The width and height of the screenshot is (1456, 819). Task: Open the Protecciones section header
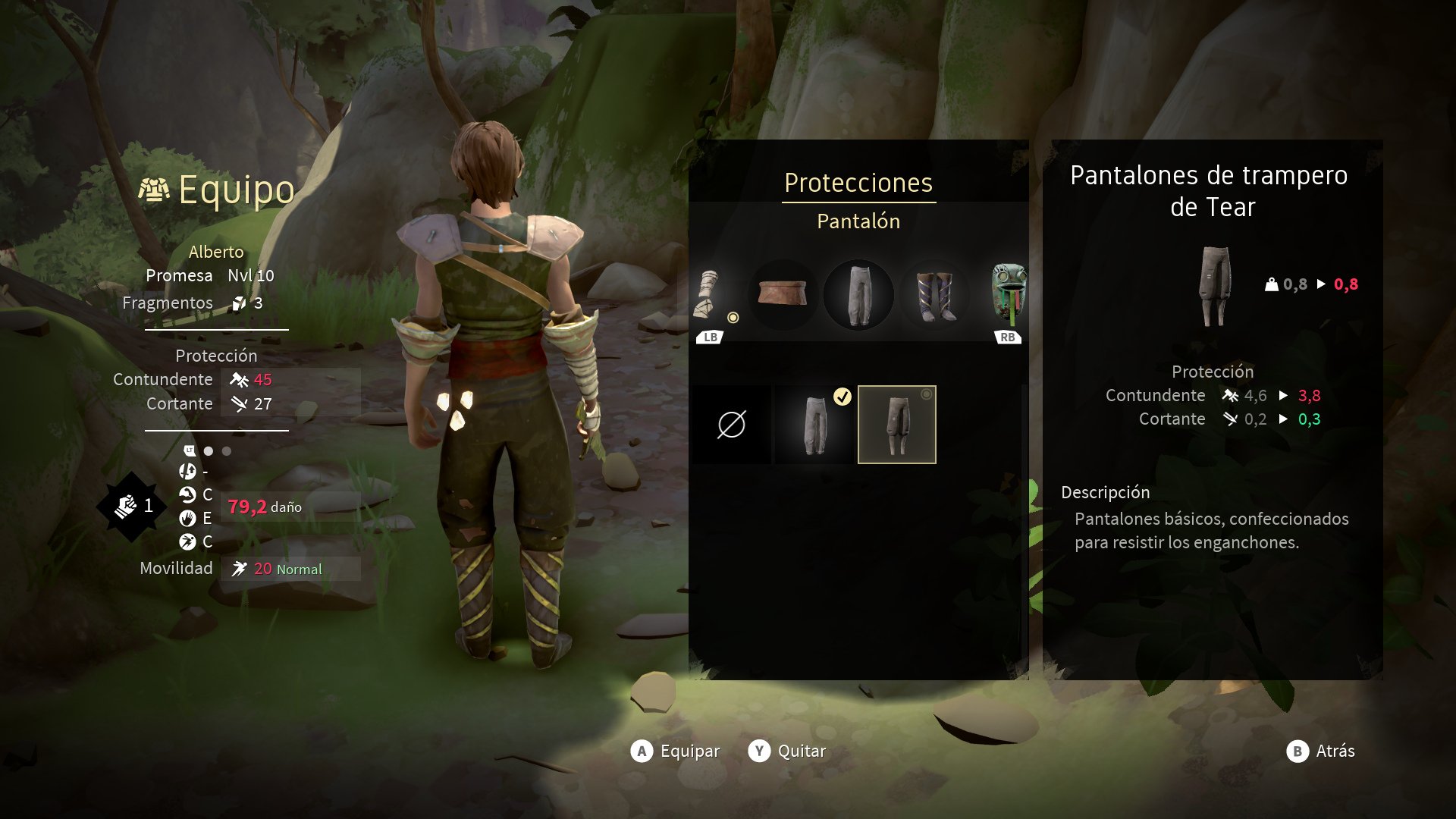(x=858, y=183)
